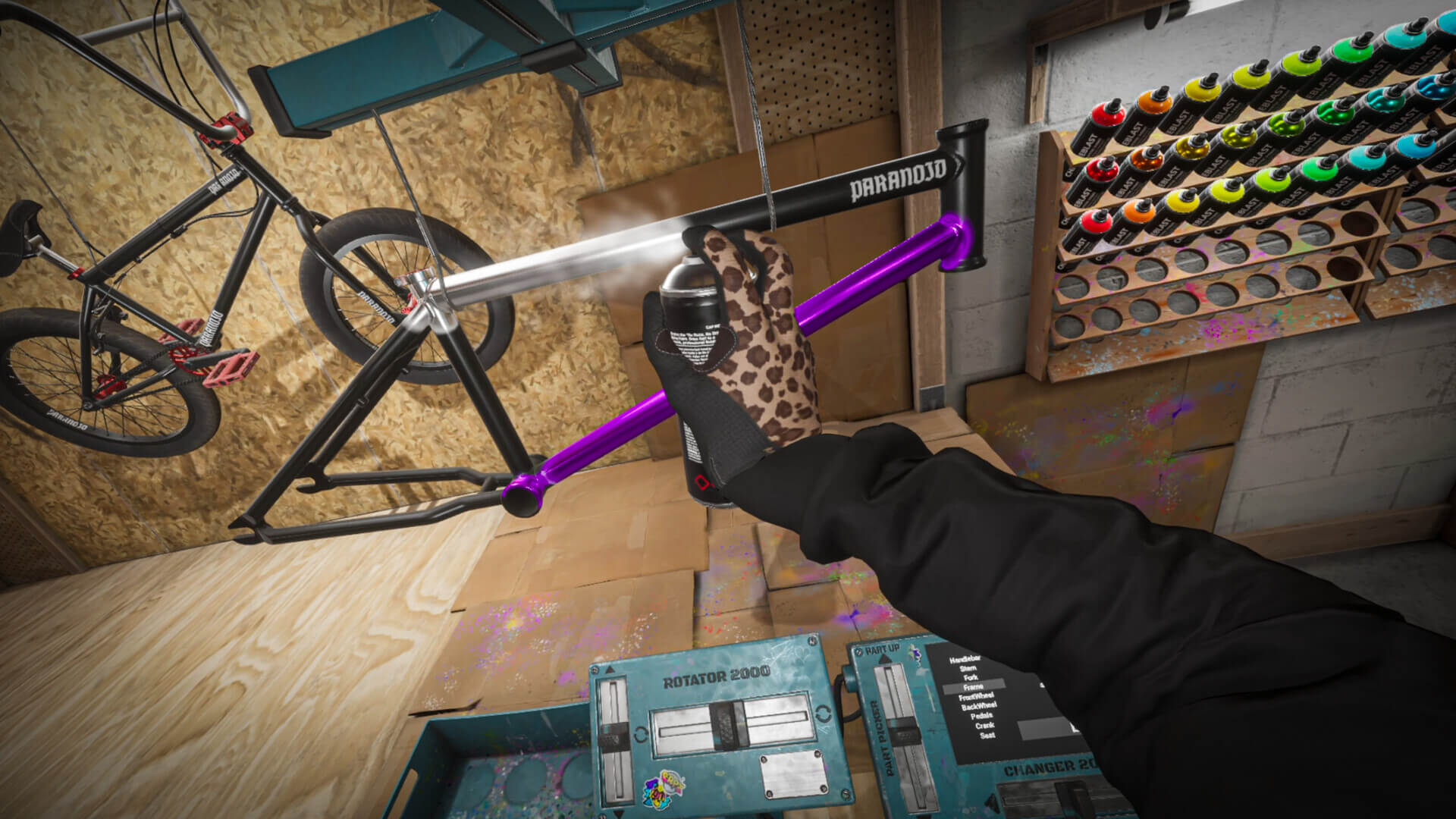Image resolution: width=1456 pixels, height=819 pixels.
Task: Choose FrontWheel from the part list
Action: point(977,697)
